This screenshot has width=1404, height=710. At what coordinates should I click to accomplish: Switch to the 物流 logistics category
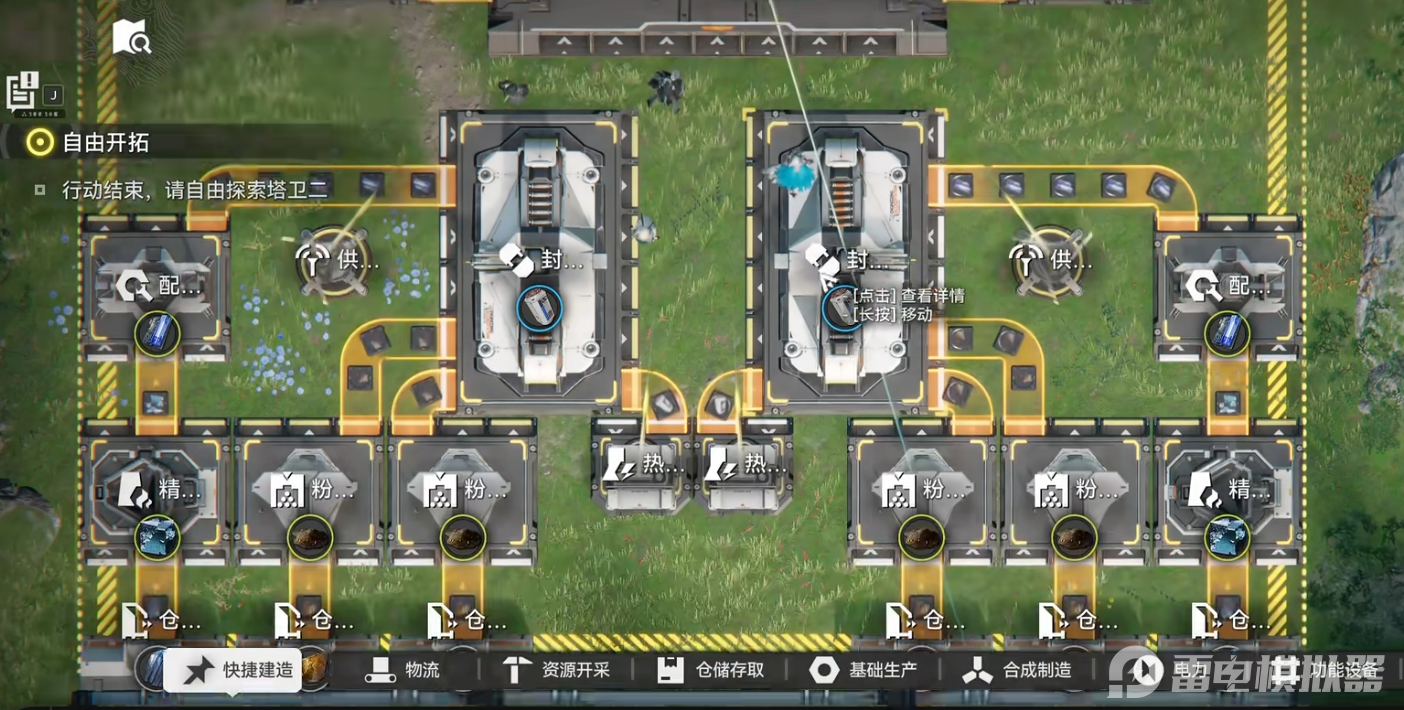403,670
